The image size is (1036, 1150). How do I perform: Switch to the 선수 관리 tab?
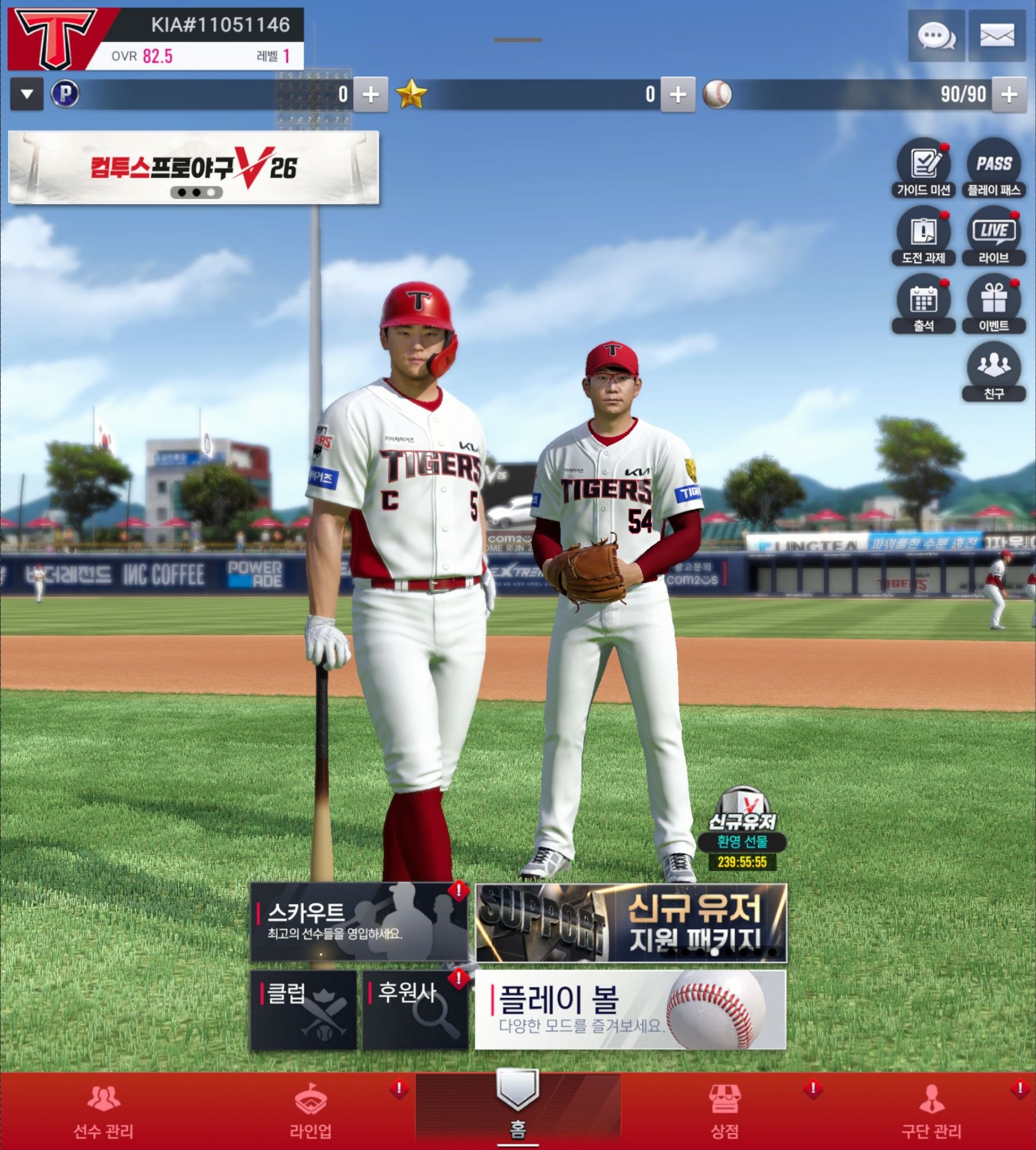tap(103, 1111)
